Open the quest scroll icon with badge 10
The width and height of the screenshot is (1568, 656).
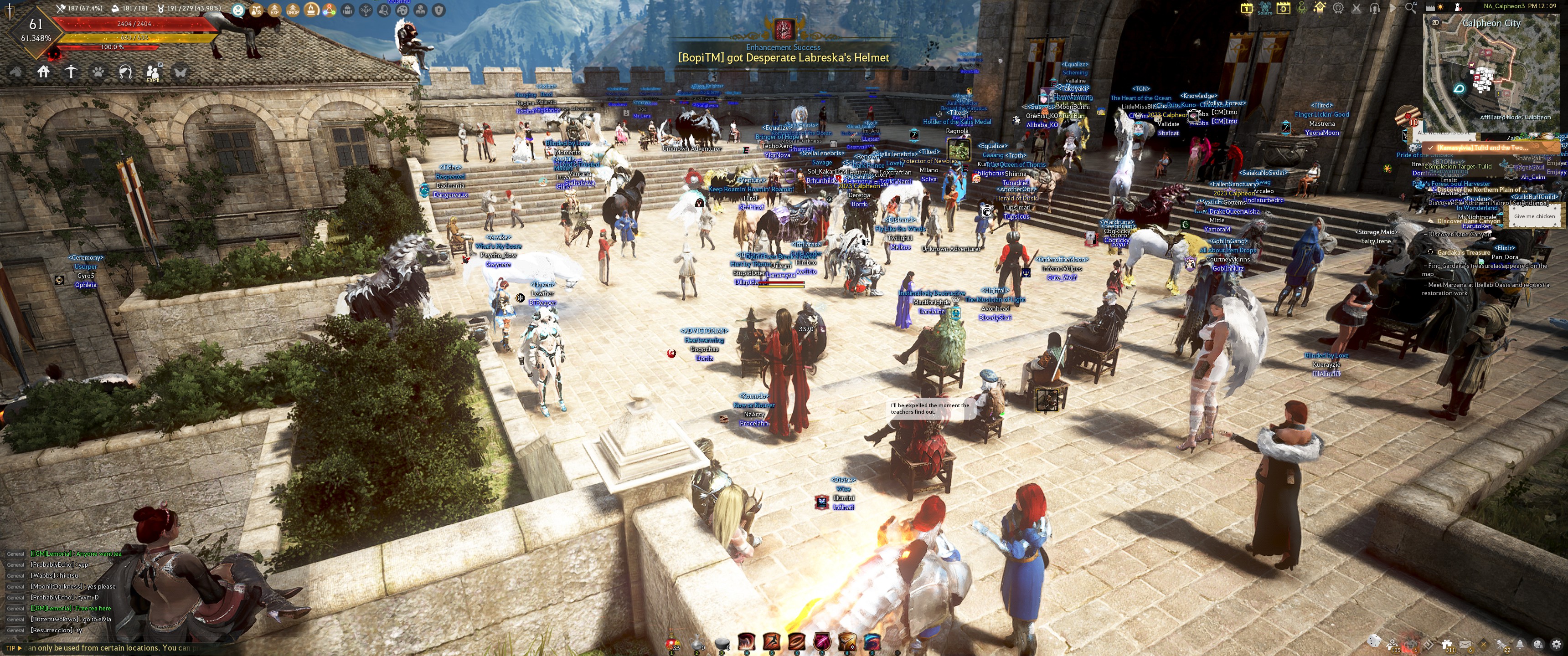[x=1407, y=116]
